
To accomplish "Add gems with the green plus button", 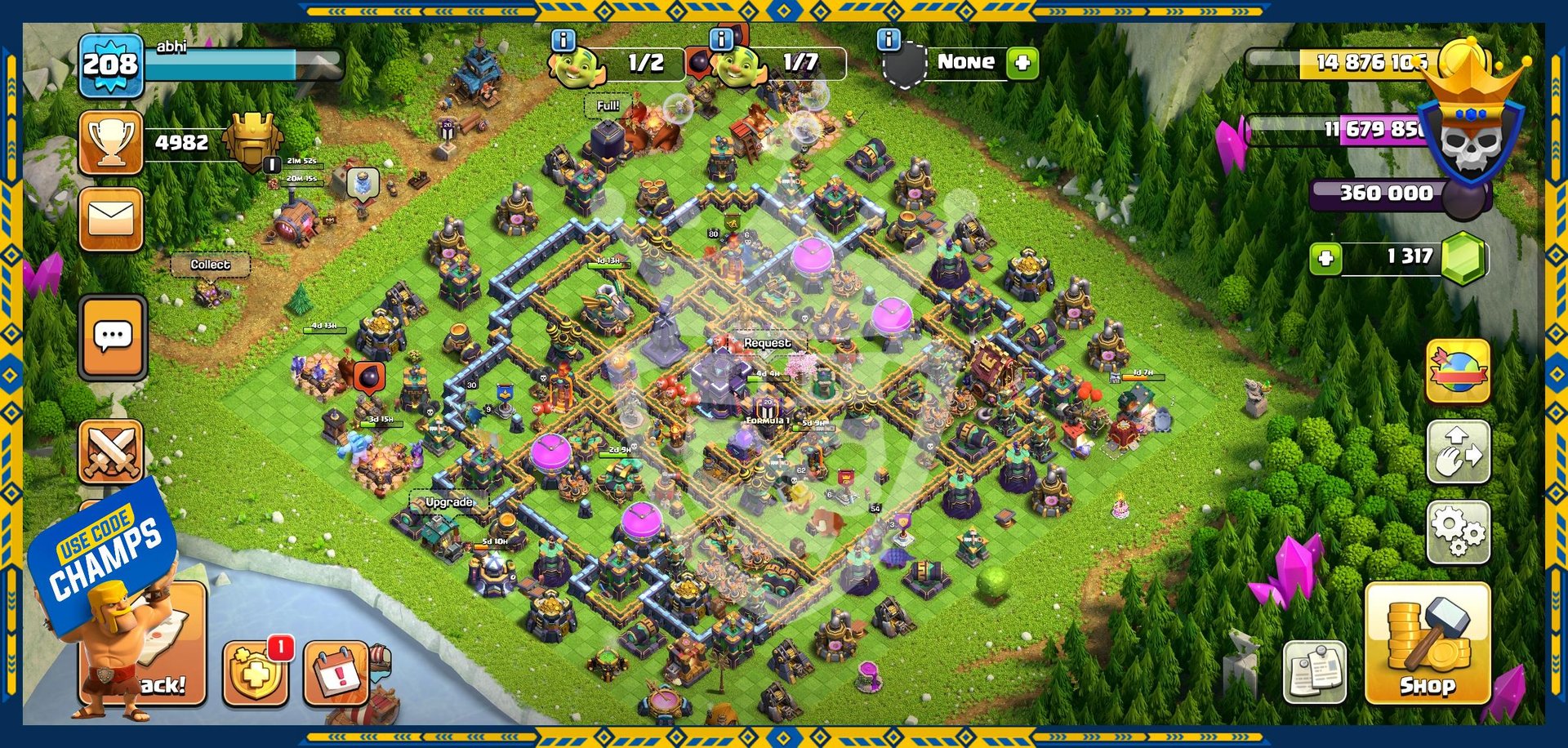I will coord(1325,259).
